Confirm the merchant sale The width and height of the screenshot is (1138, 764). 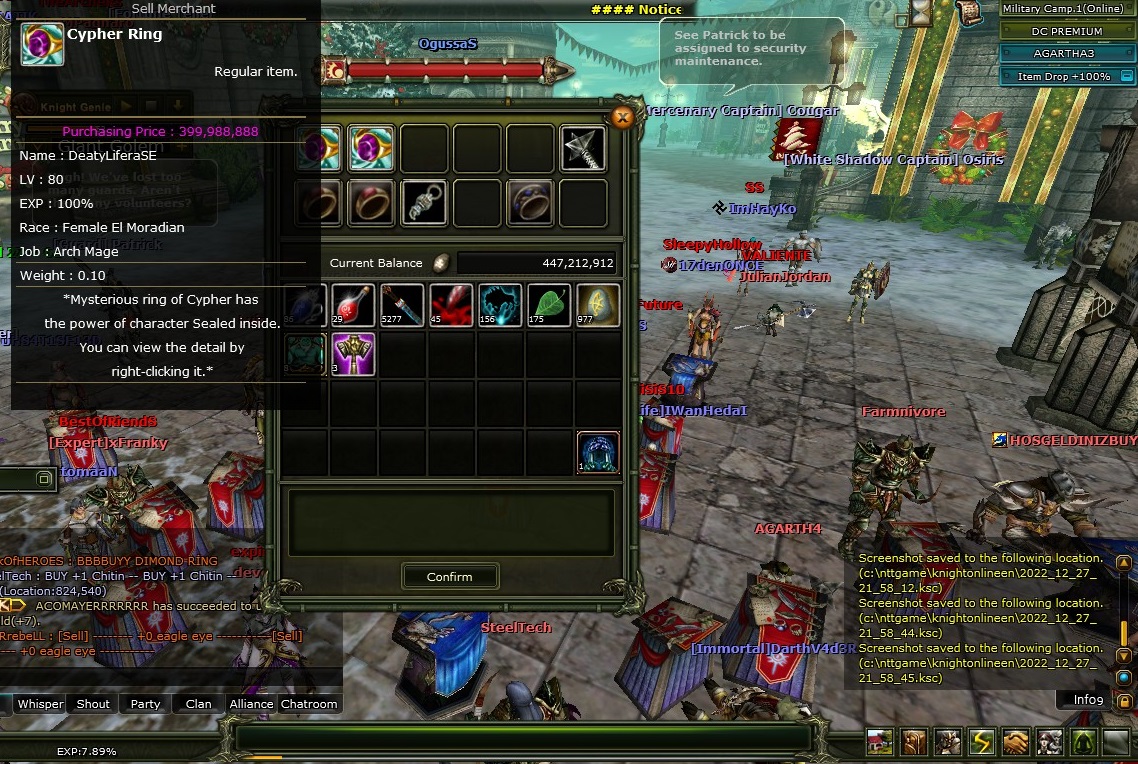[x=449, y=576]
